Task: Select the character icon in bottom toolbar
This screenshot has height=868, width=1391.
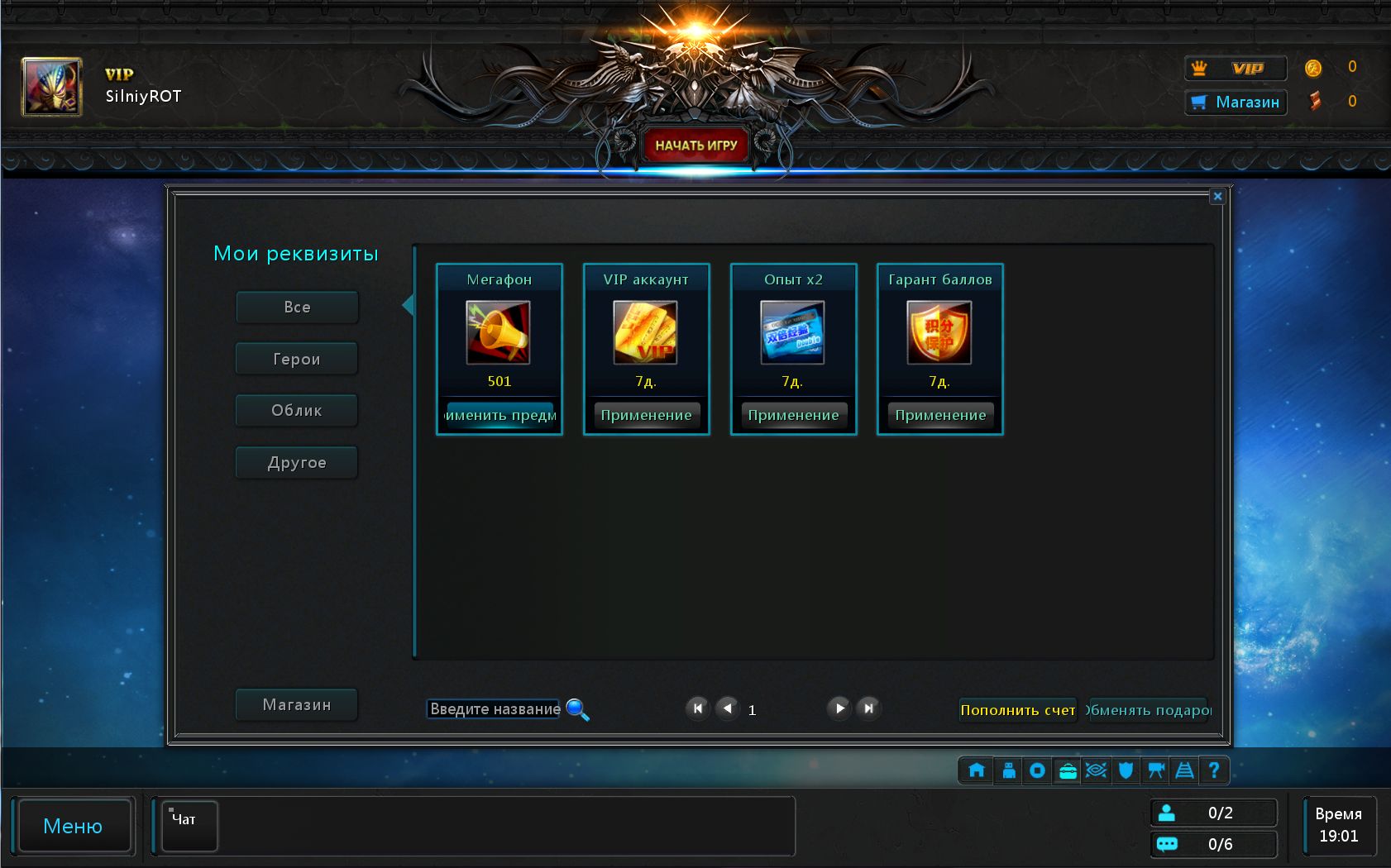Action: [1007, 770]
